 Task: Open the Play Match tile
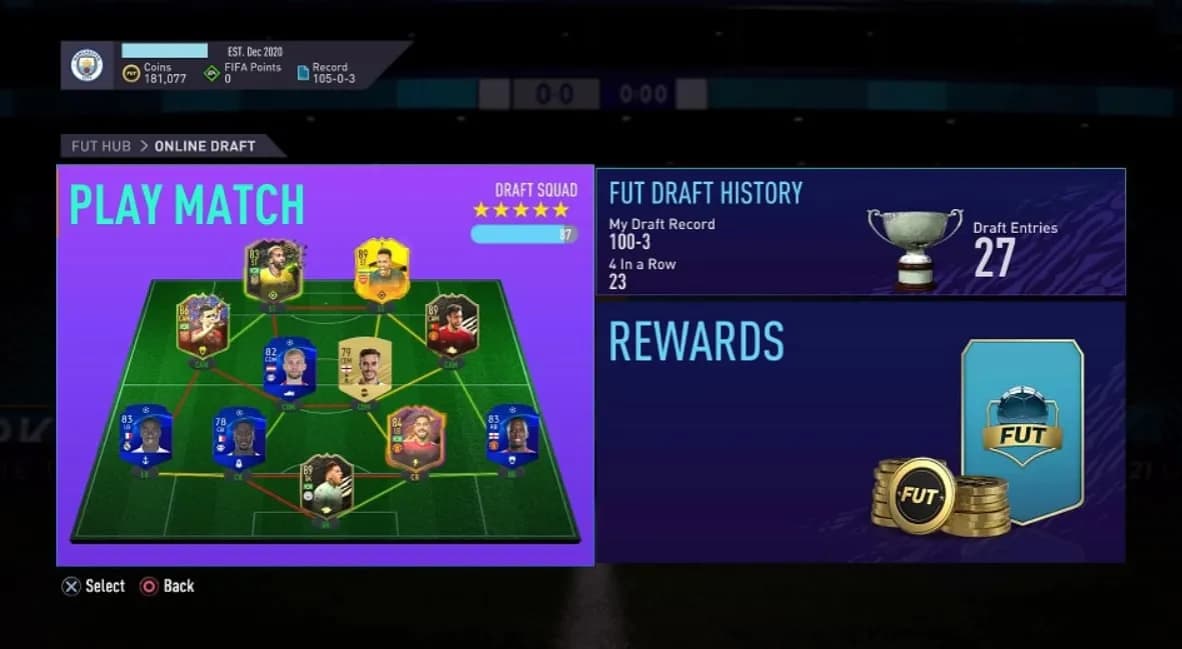325,365
